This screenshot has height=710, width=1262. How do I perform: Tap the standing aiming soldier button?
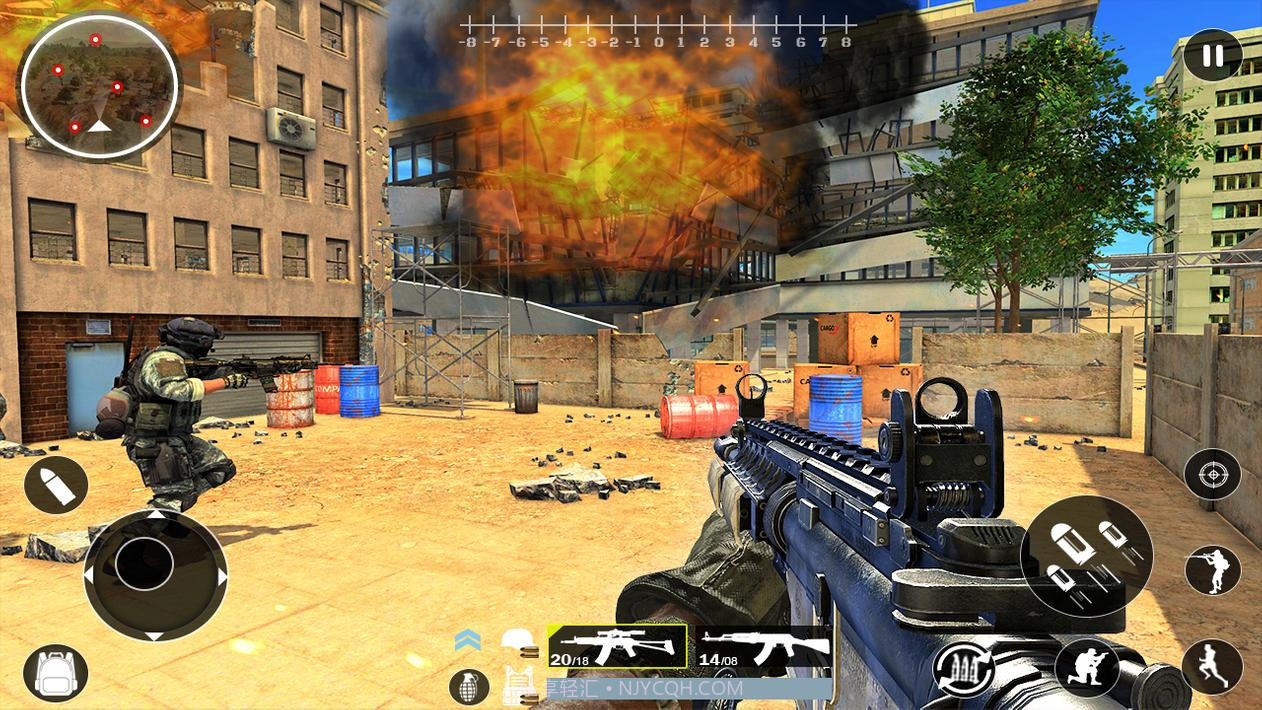pyautogui.click(x=1212, y=571)
